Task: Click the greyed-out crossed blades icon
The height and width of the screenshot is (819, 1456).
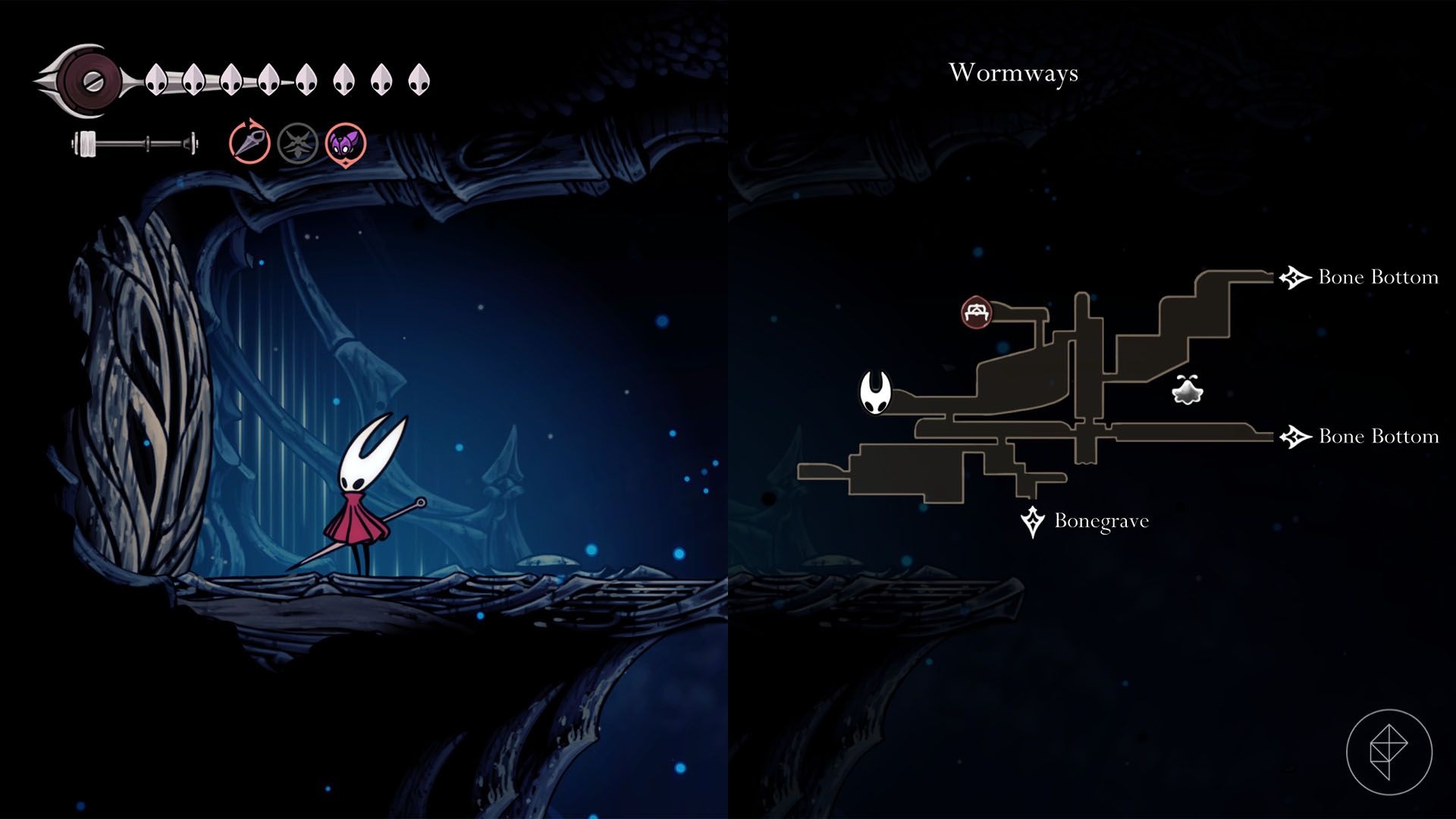Action: 297,143
